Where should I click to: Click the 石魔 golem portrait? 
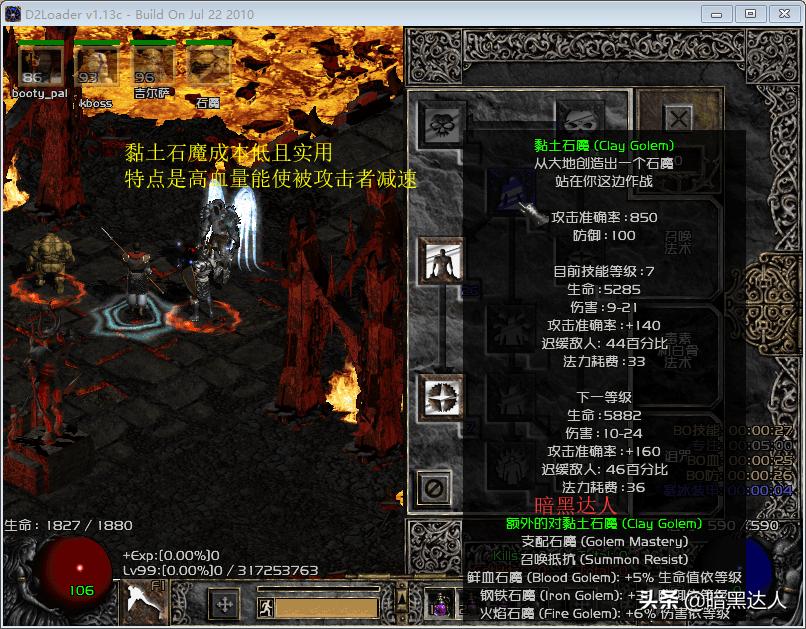[x=208, y=67]
